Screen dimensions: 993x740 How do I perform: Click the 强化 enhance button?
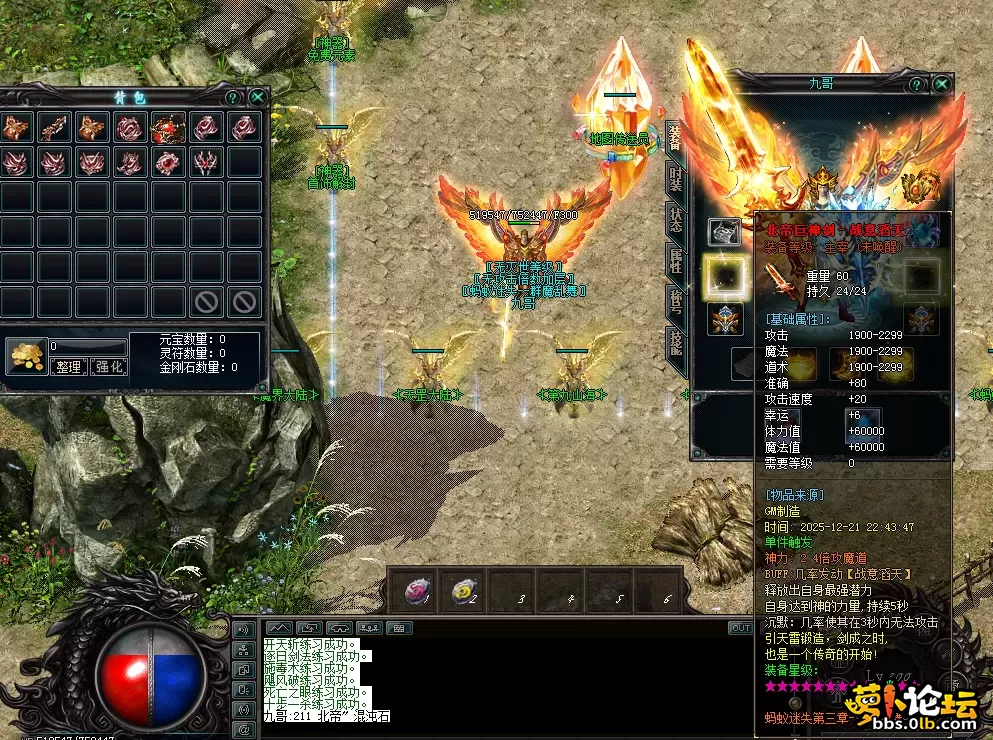[x=108, y=367]
